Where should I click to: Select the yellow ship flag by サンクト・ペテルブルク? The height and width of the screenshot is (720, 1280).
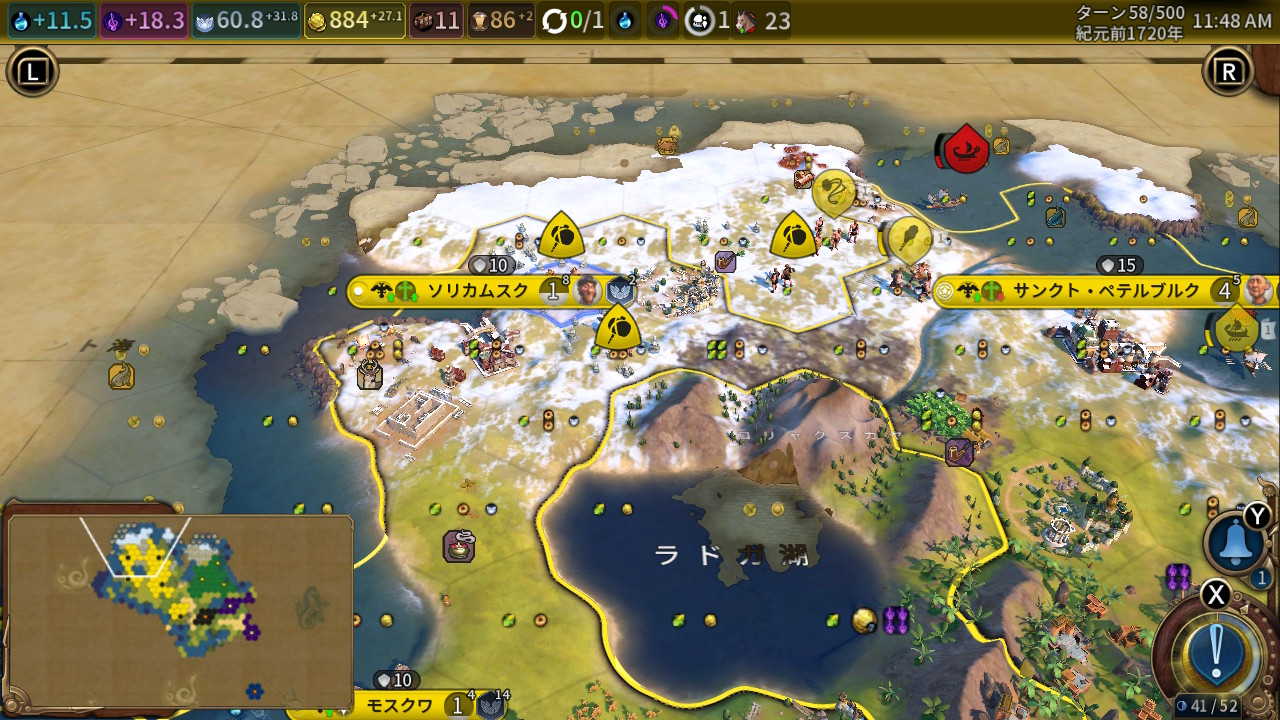click(x=1238, y=330)
